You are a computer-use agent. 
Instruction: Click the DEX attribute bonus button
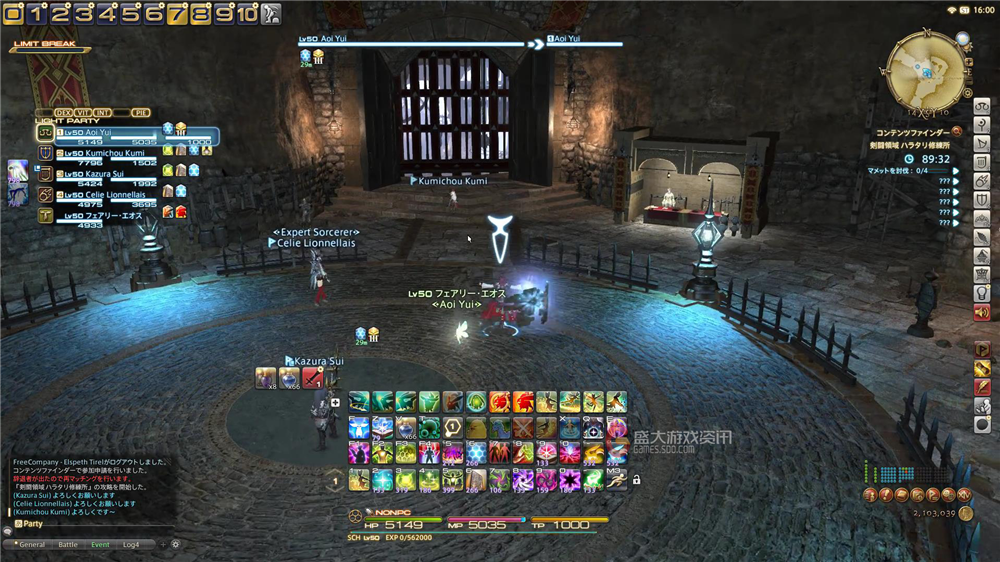[64, 112]
